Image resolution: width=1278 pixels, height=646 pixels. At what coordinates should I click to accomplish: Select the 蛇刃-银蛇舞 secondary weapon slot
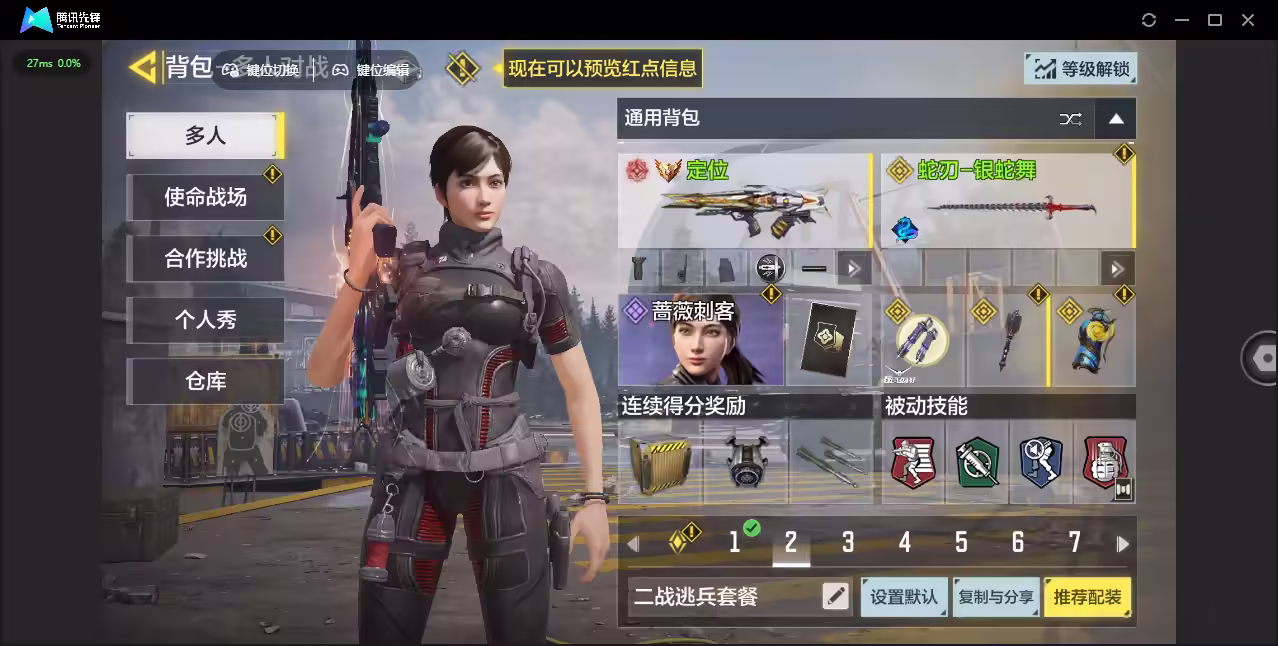tap(1006, 201)
